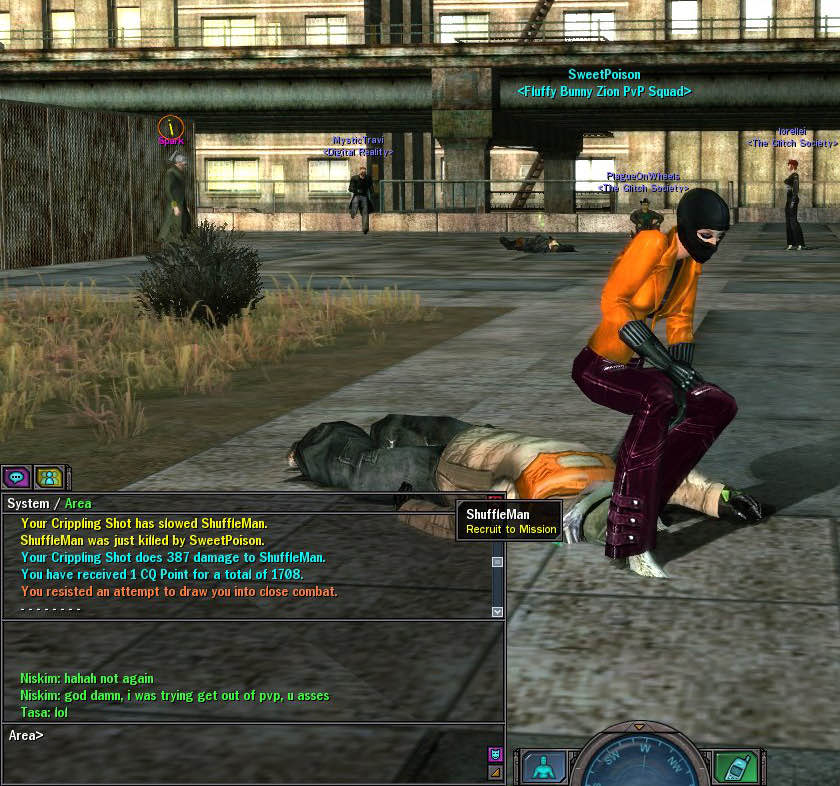840x786 pixels.
Task: Open the team members icon
Action: click(x=49, y=477)
